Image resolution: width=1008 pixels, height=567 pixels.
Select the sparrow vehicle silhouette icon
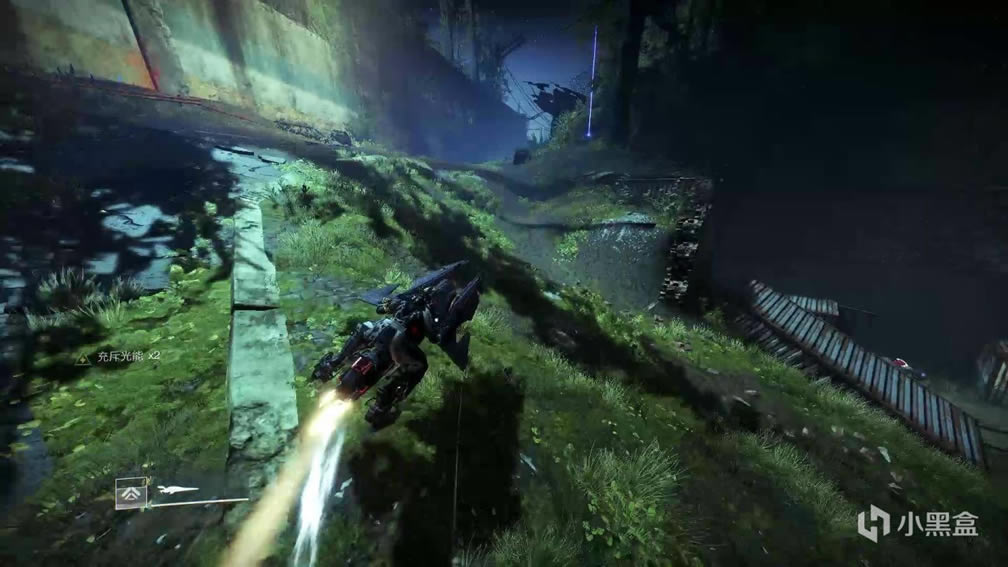tap(178, 489)
